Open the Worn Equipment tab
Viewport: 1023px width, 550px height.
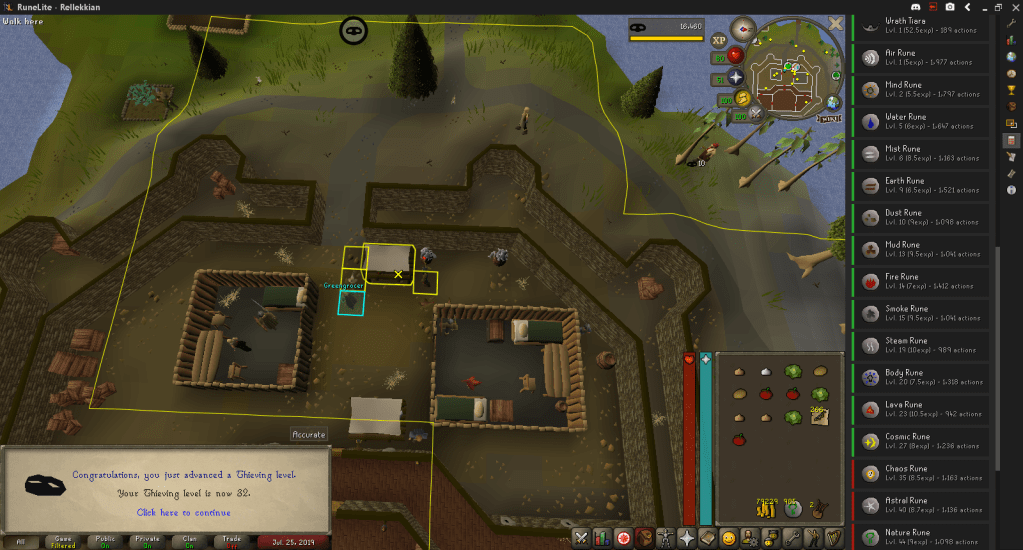pos(664,539)
